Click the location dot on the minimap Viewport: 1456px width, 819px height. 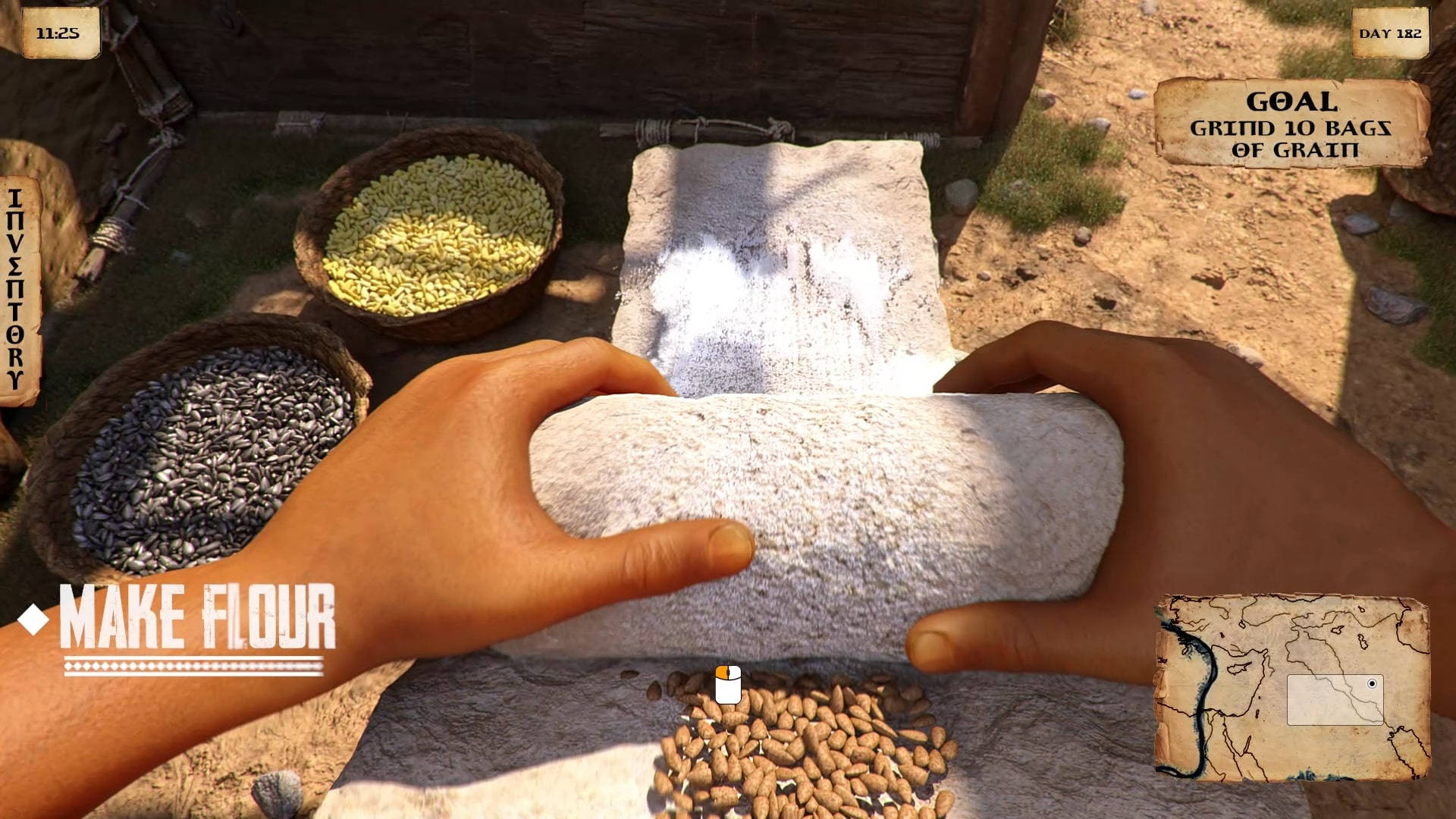(x=1373, y=685)
